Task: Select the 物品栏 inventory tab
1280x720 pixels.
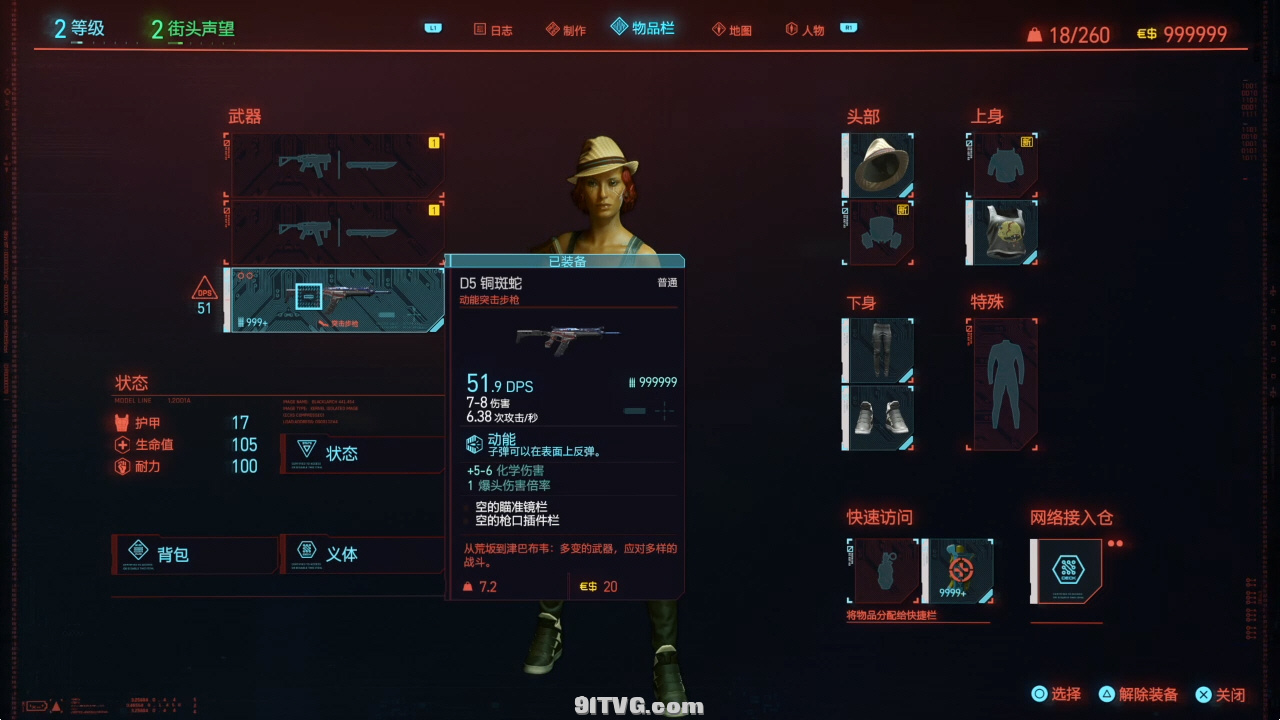Action: pos(643,28)
